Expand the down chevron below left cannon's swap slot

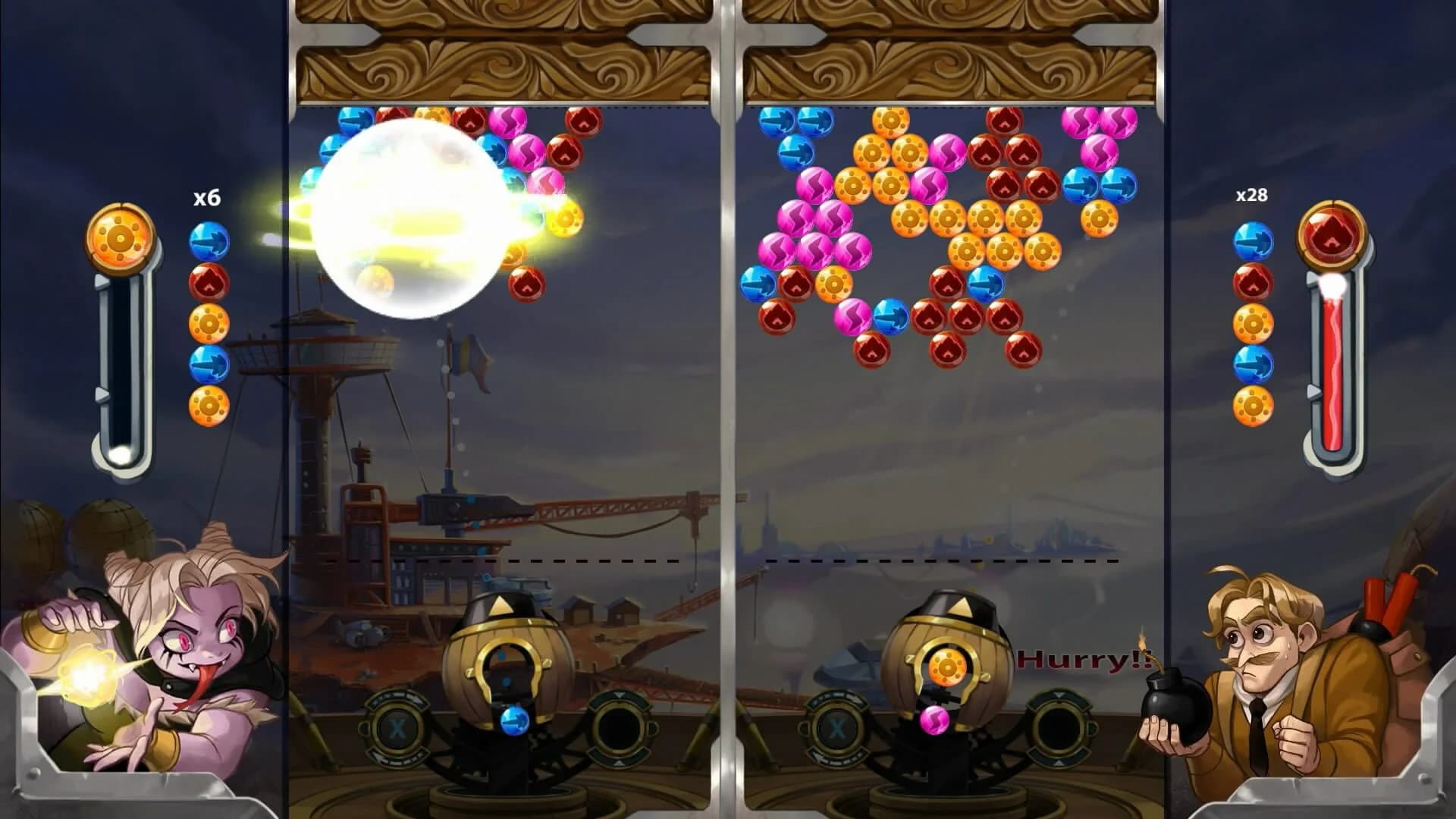click(618, 764)
